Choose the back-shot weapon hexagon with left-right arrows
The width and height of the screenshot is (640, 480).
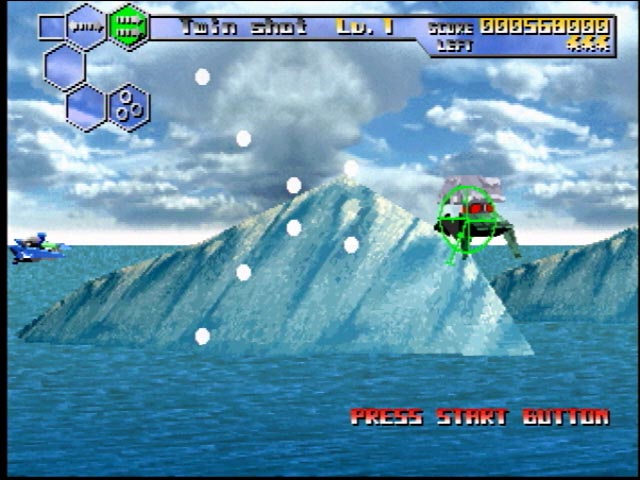click(86, 27)
